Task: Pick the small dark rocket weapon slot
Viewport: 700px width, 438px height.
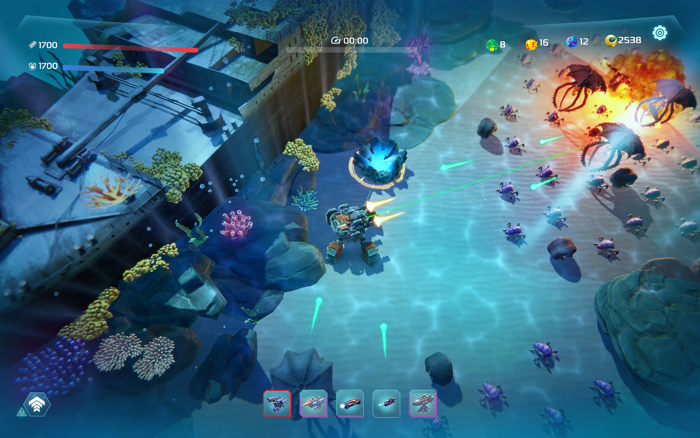Action: coord(386,403)
